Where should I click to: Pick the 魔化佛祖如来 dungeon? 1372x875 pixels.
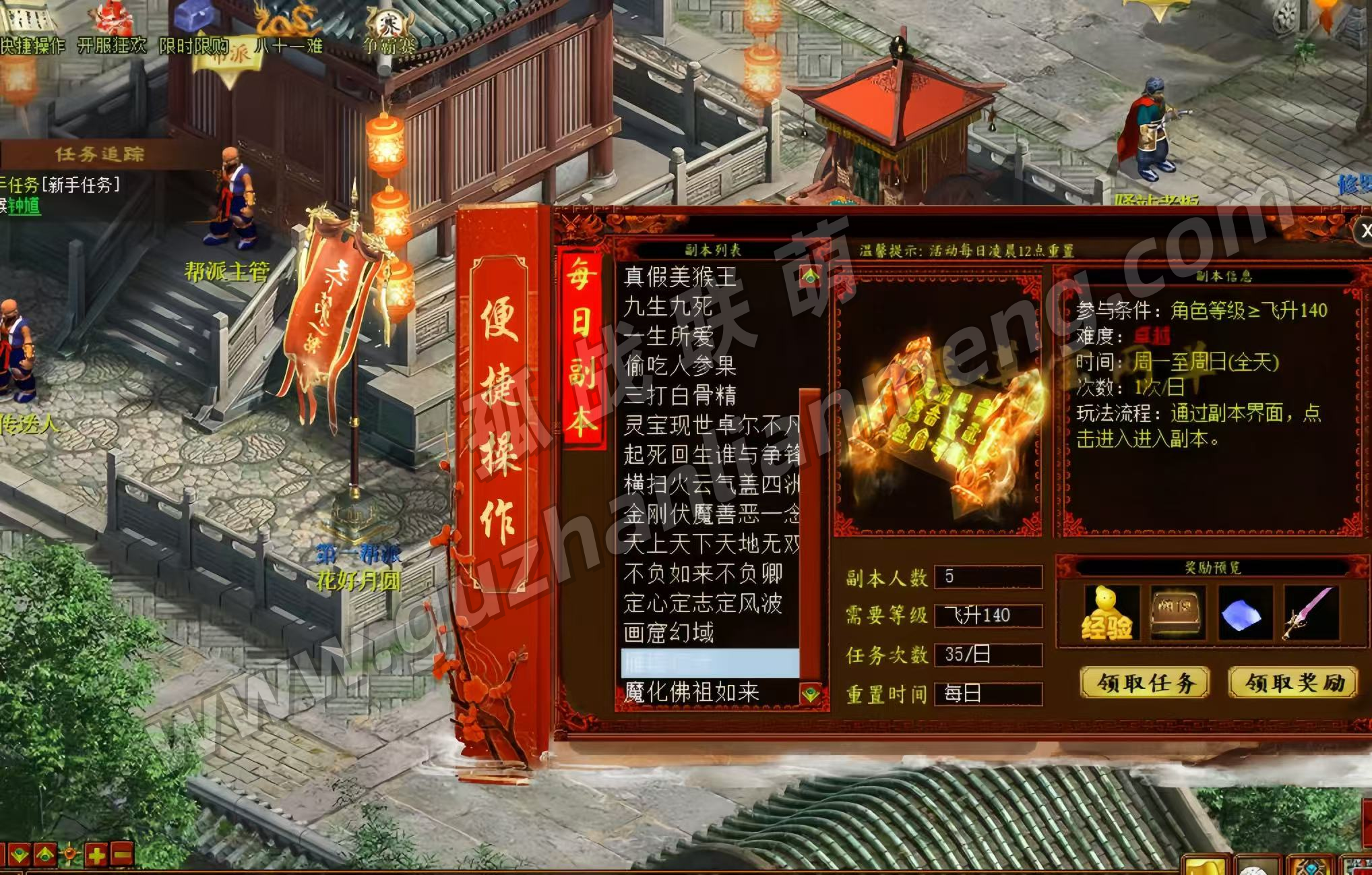[x=691, y=692]
